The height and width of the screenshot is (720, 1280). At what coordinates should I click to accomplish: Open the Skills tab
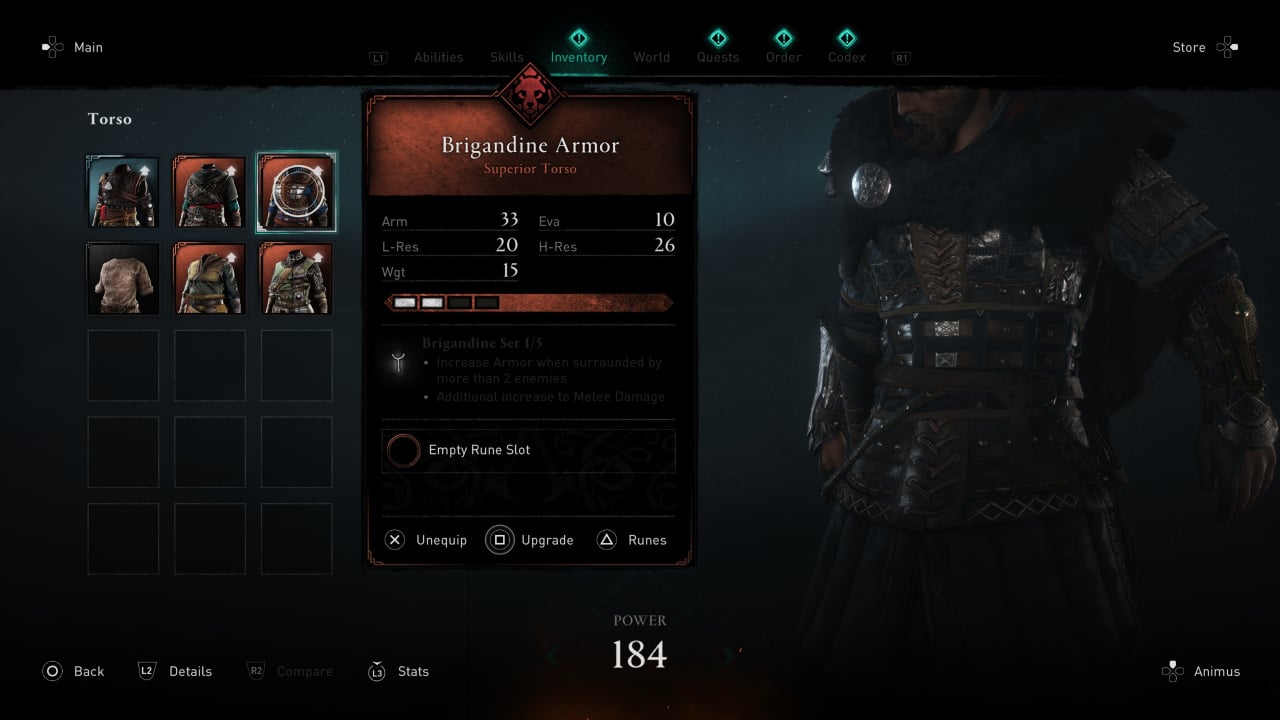[x=507, y=57]
